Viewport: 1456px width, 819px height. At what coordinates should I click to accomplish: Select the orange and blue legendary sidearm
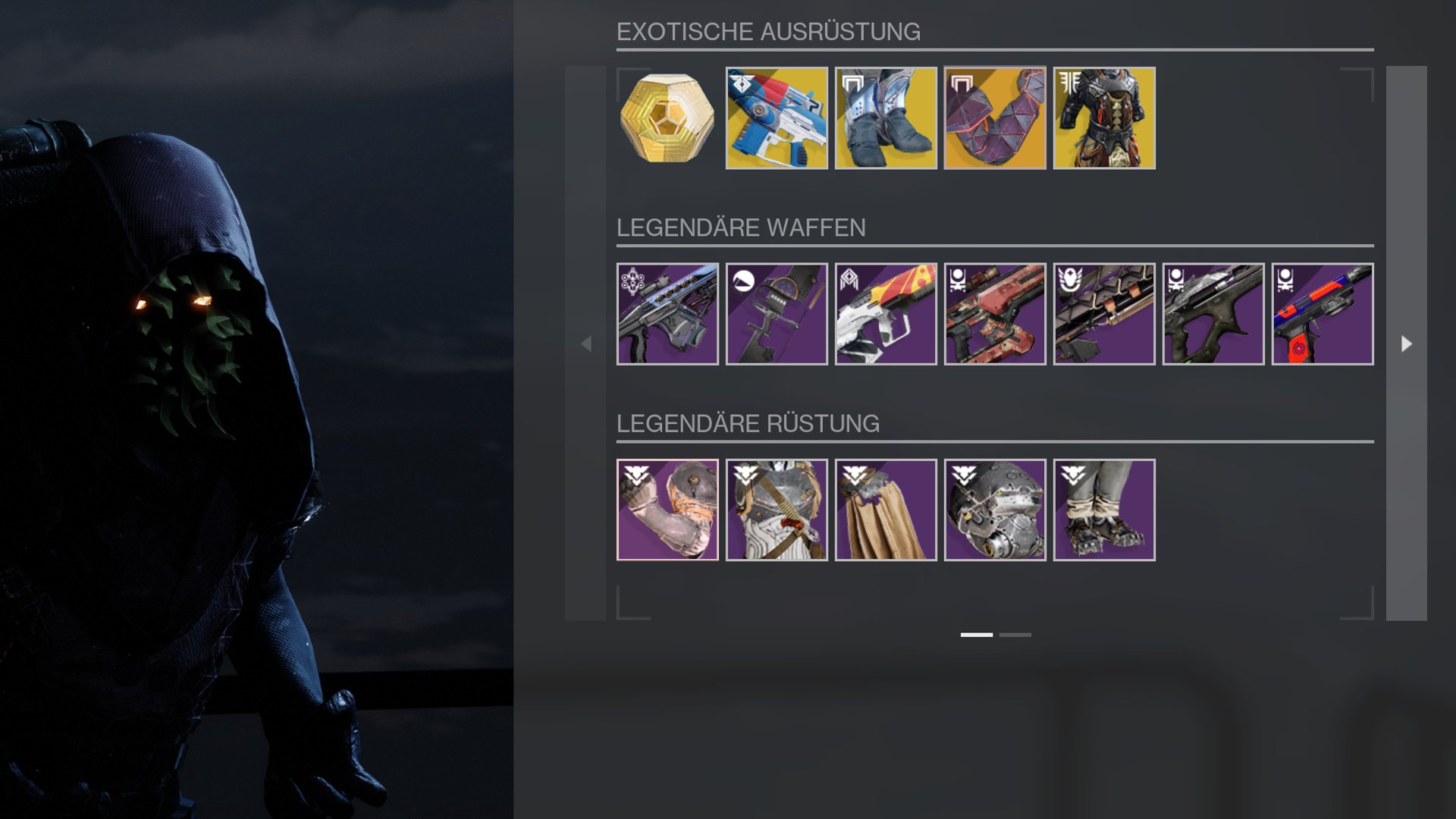pos(1323,314)
